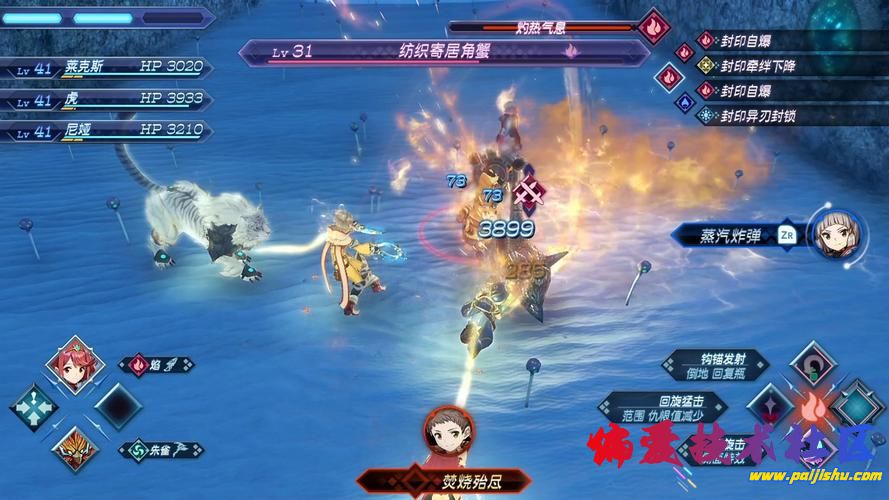Screen dimensions: 889x500
Task: Activate the top diamond art icon
Action: coord(812,365)
